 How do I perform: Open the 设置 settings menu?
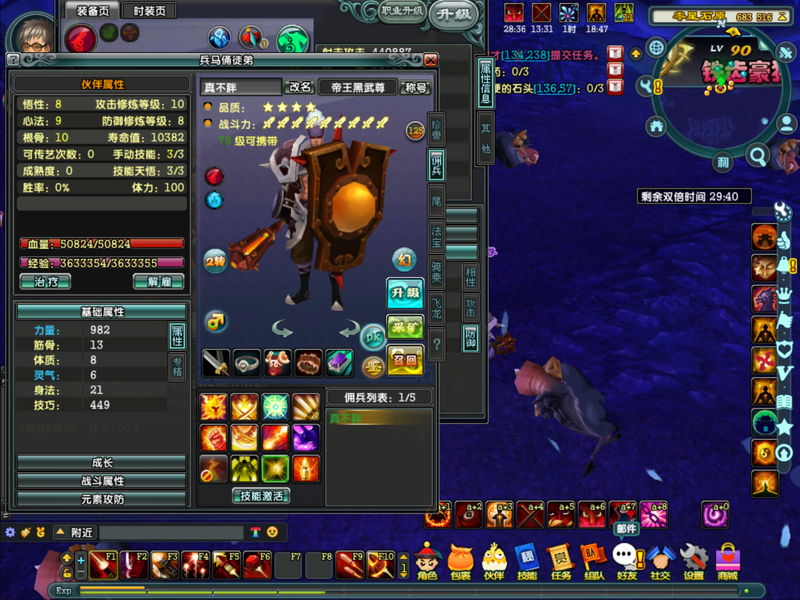tap(693, 560)
